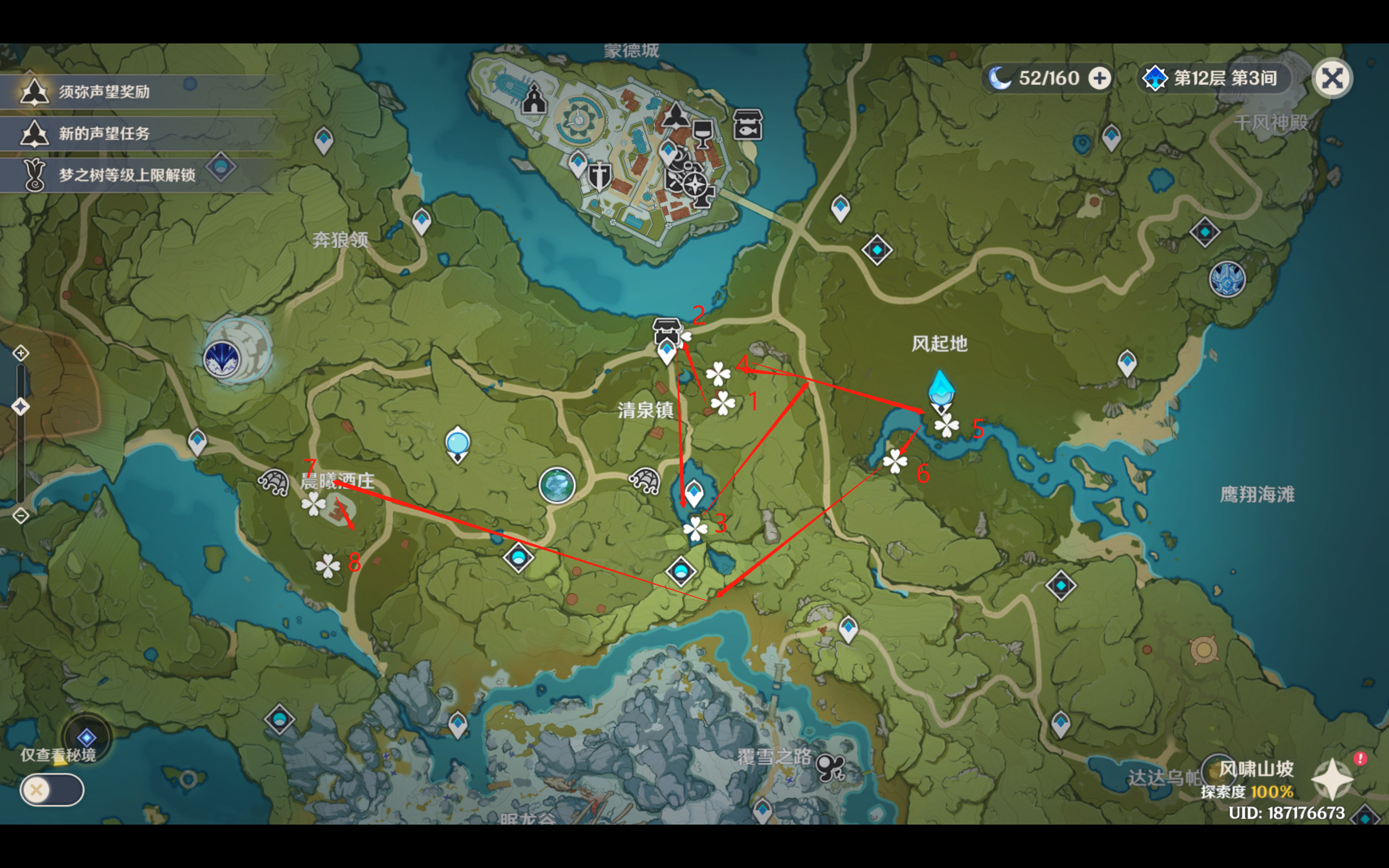Open the four-pointed star pin menu
This screenshot has height=868, width=1389.
point(1332,779)
